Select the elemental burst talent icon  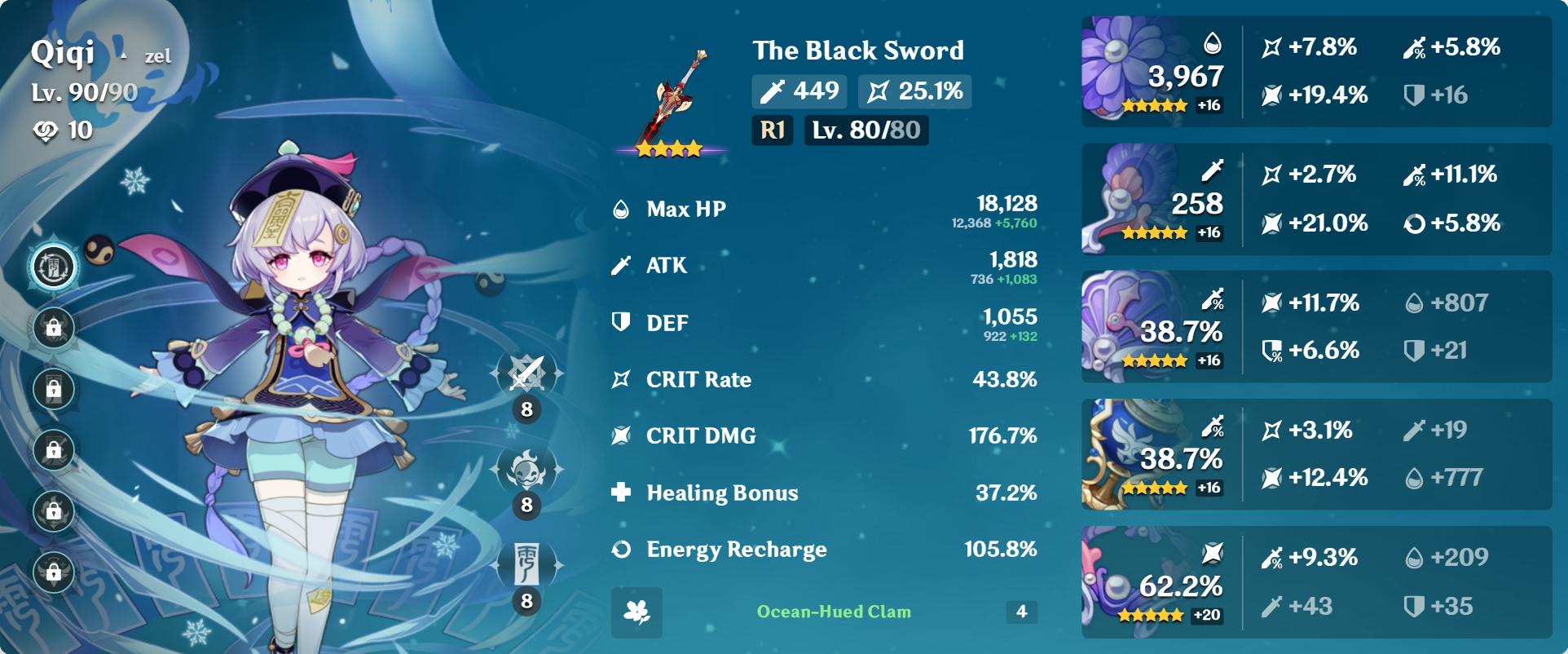[x=526, y=562]
